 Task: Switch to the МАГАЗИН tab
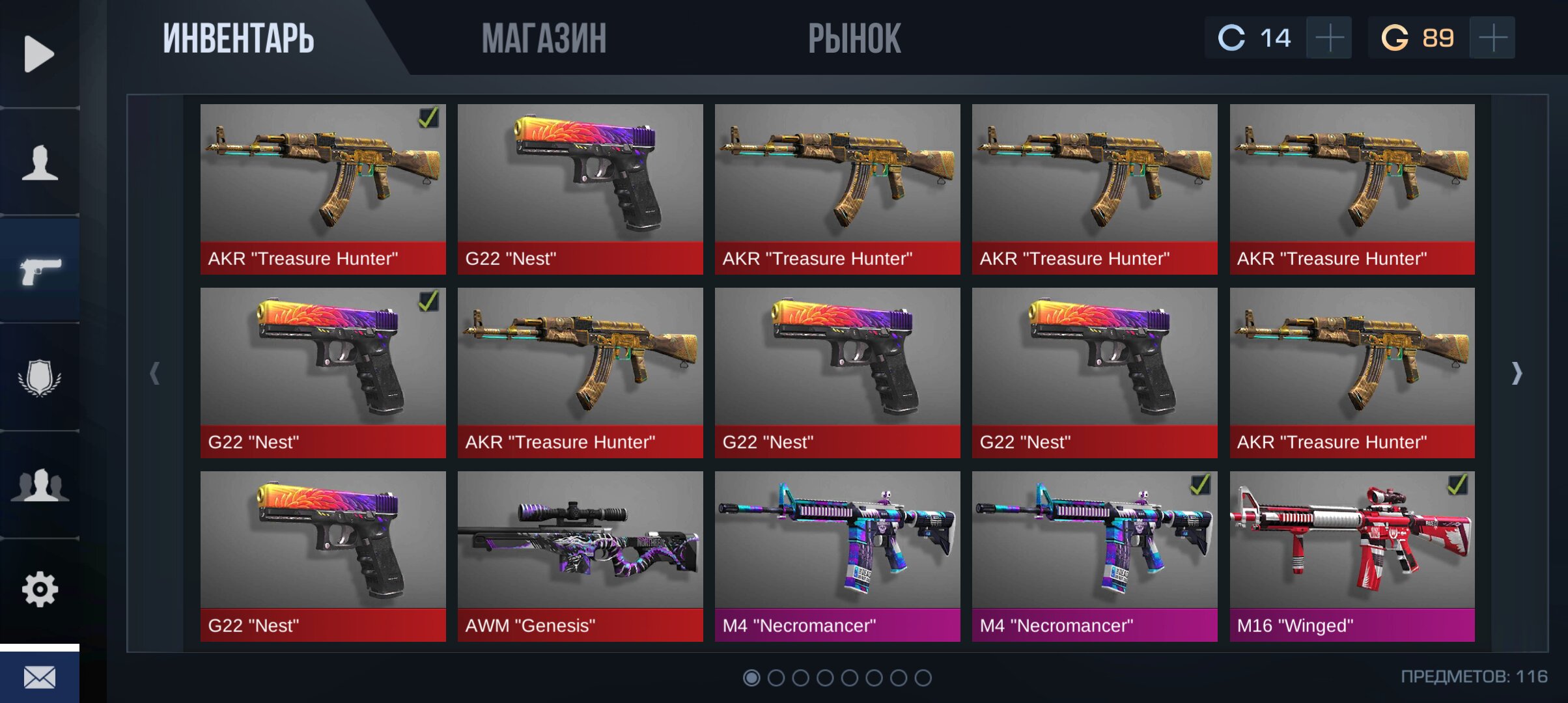click(544, 38)
